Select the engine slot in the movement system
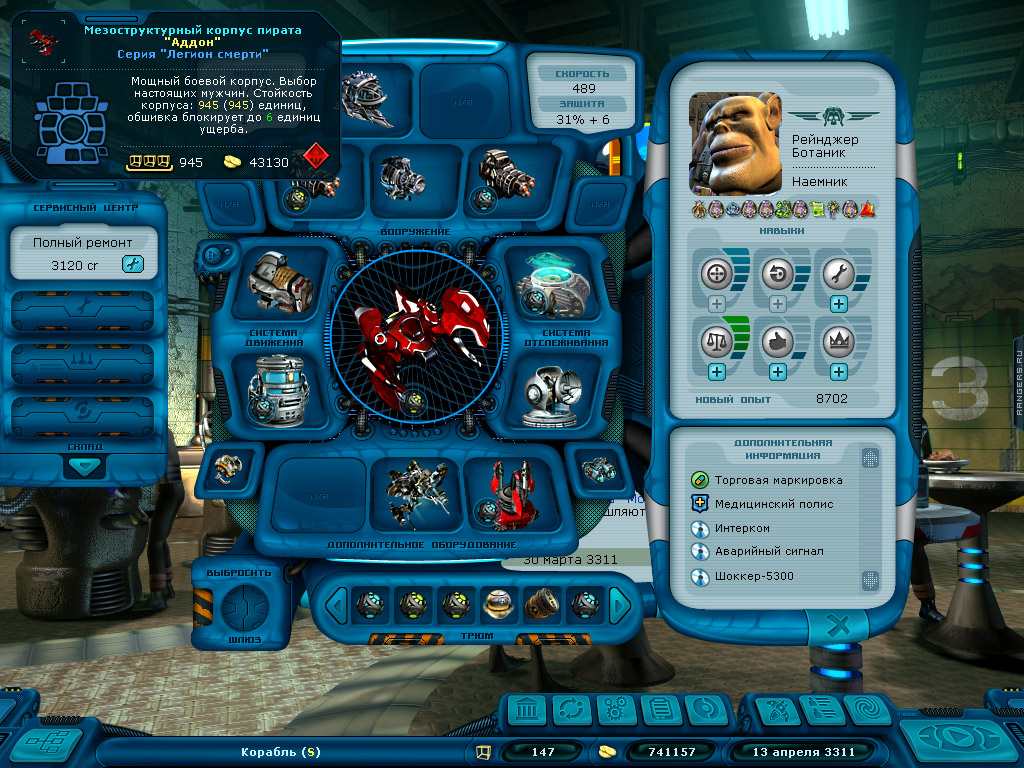 (281, 283)
